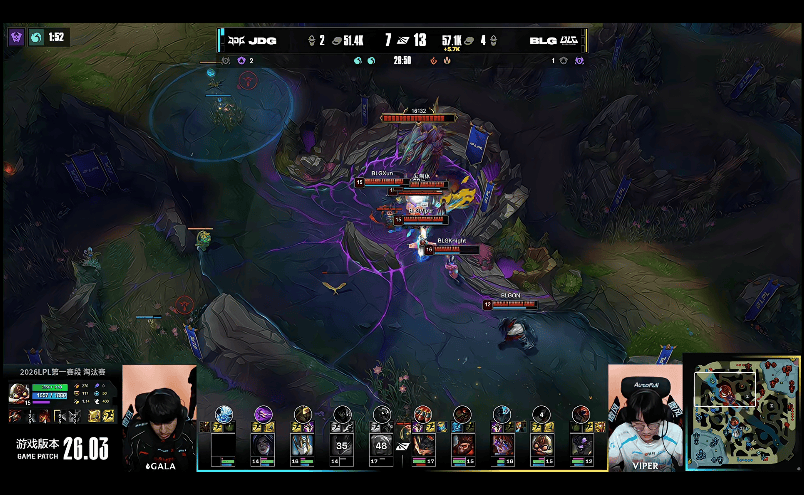The width and height of the screenshot is (804, 495).
Task: Click the countdown 35 champion portrait
Action: (x=342, y=444)
